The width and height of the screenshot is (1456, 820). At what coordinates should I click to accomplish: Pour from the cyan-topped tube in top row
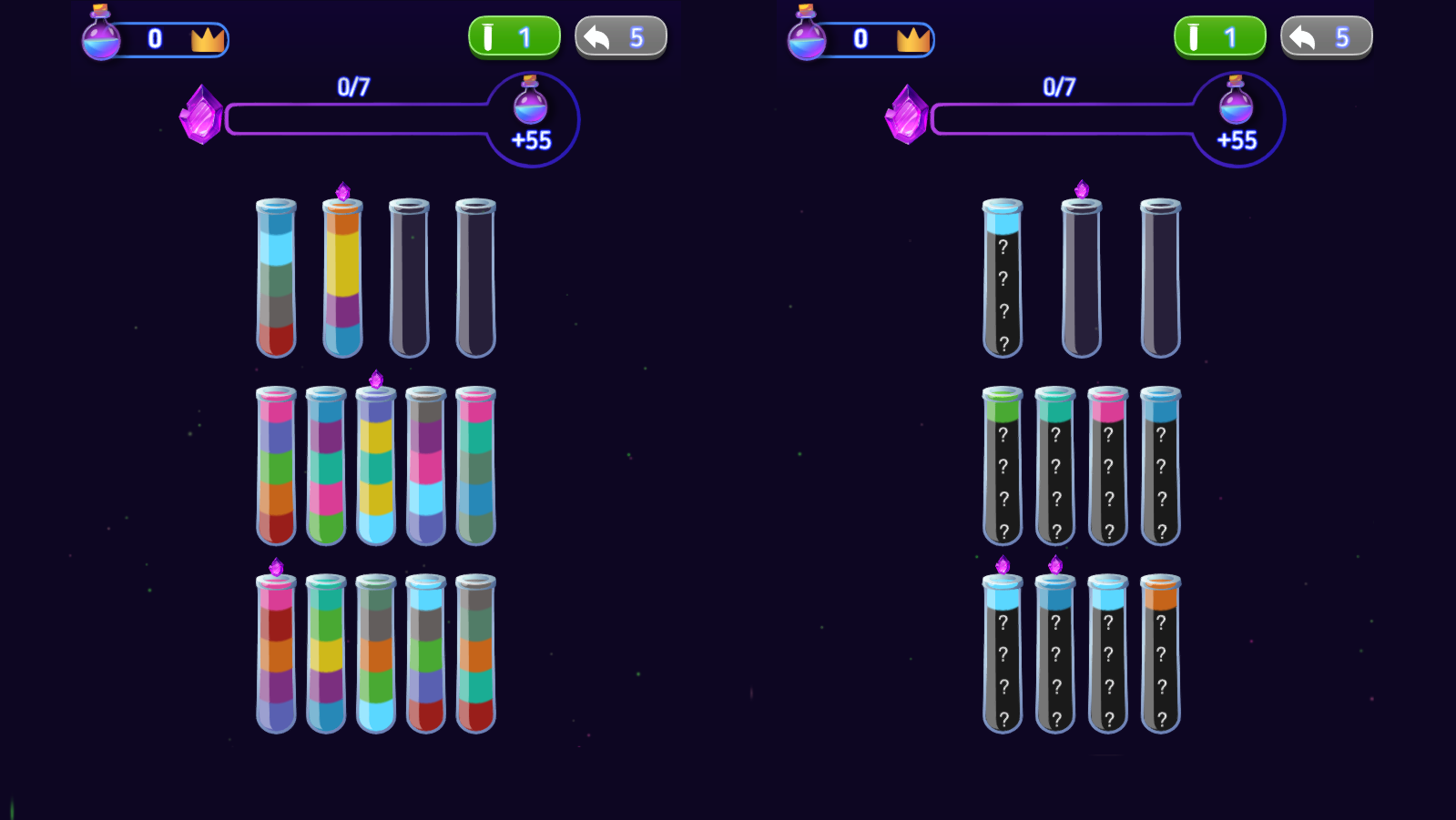tap(276, 273)
